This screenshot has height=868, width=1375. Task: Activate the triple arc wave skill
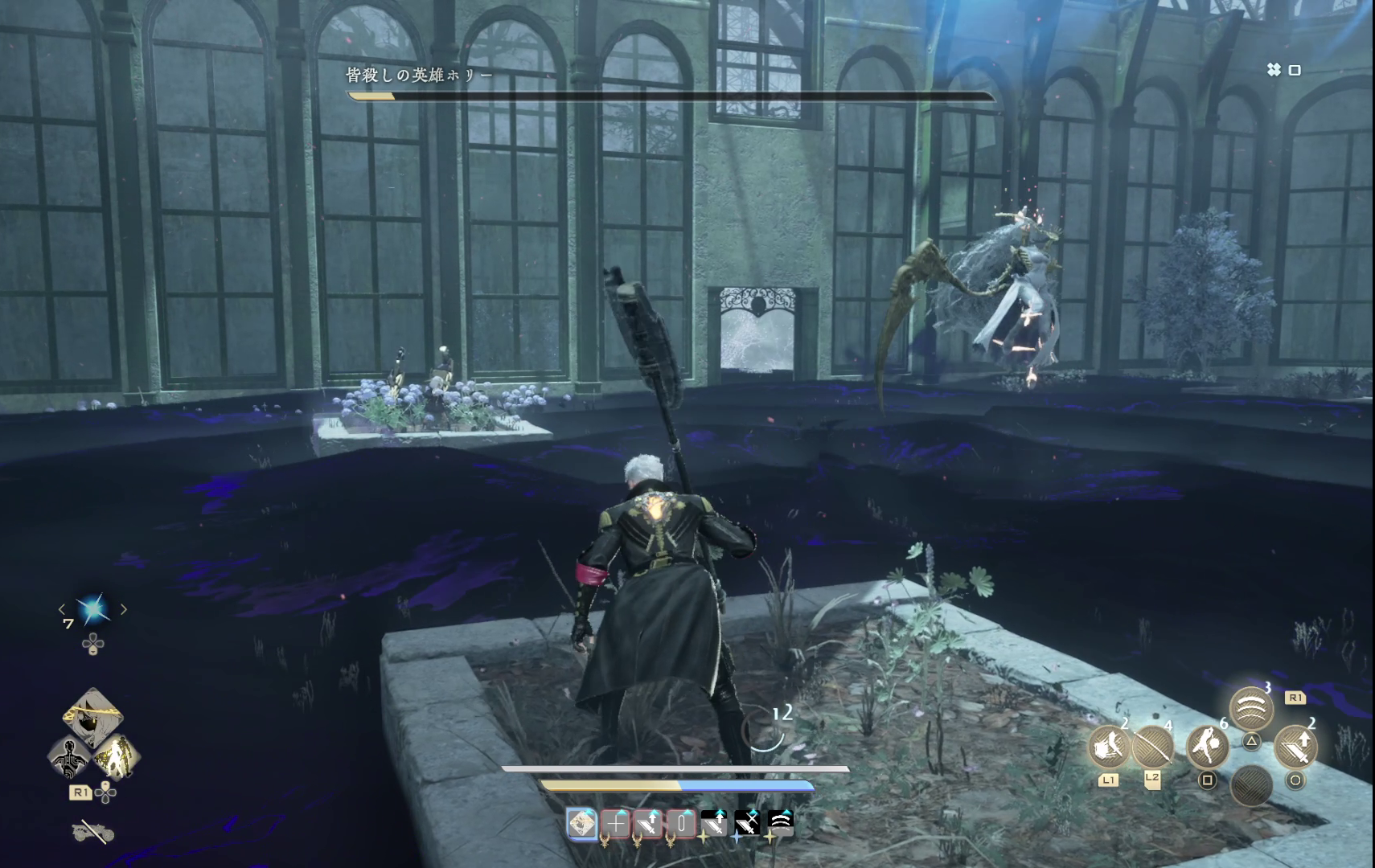(x=1251, y=709)
